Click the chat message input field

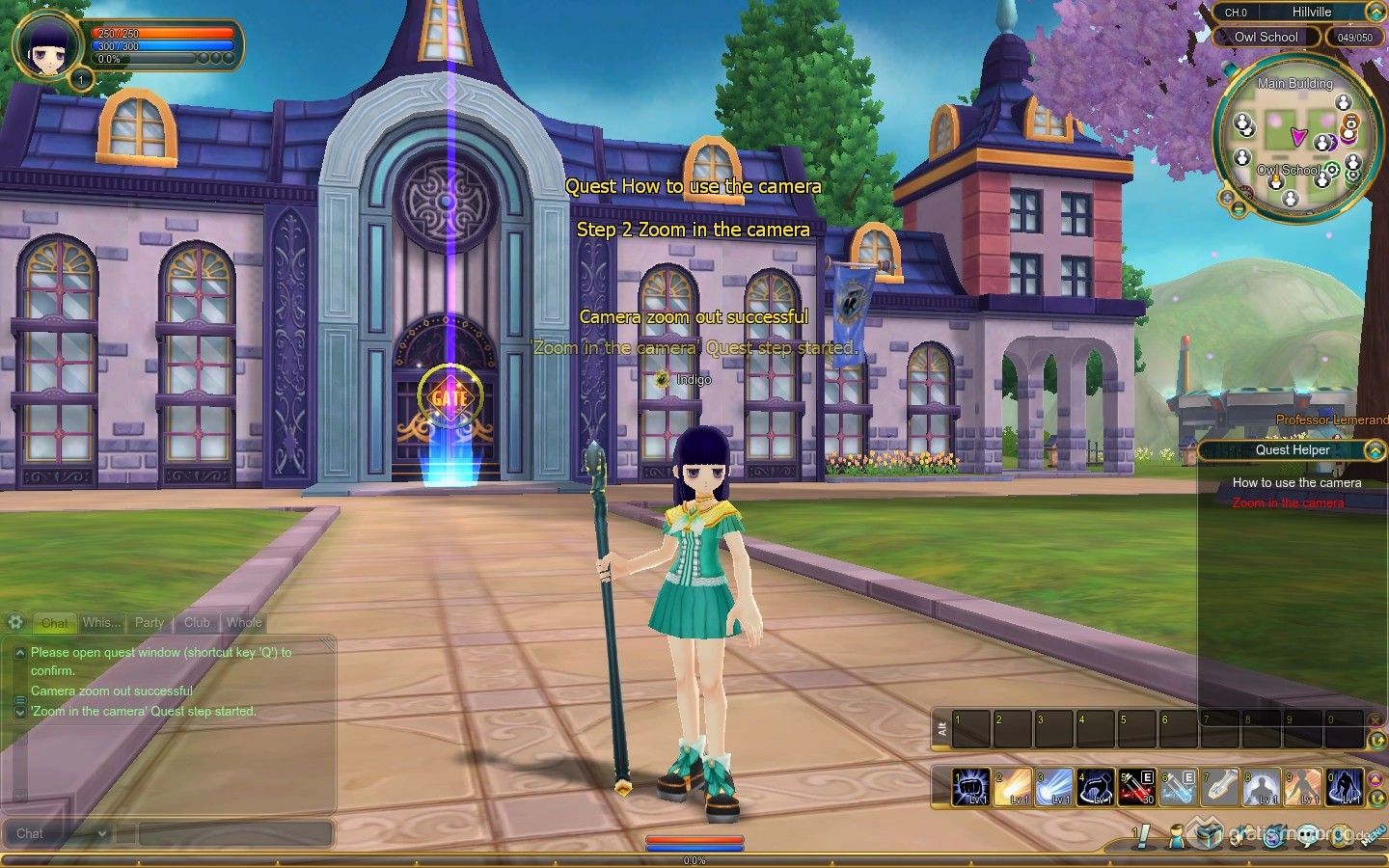[x=235, y=833]
